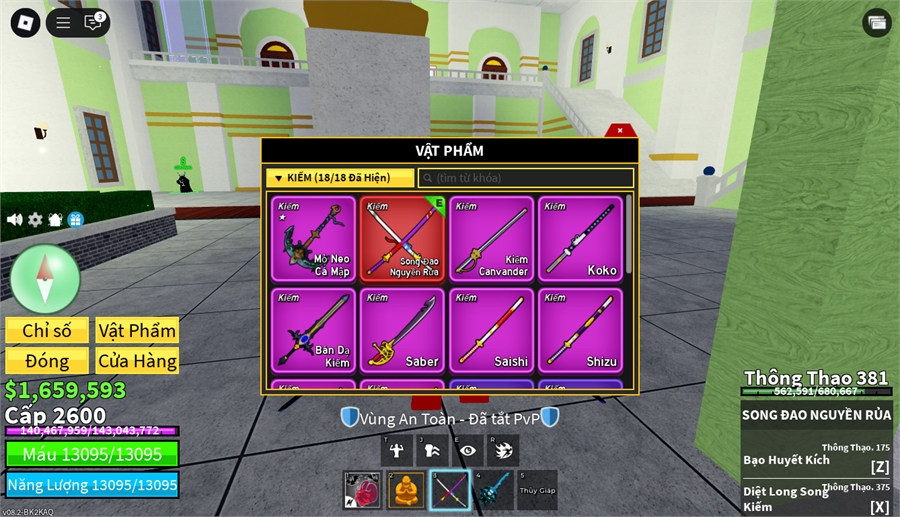Open the Chỉ số stats menu
Image resolution: width=900 pixels, height=517 pixels.
pos(47,331)
